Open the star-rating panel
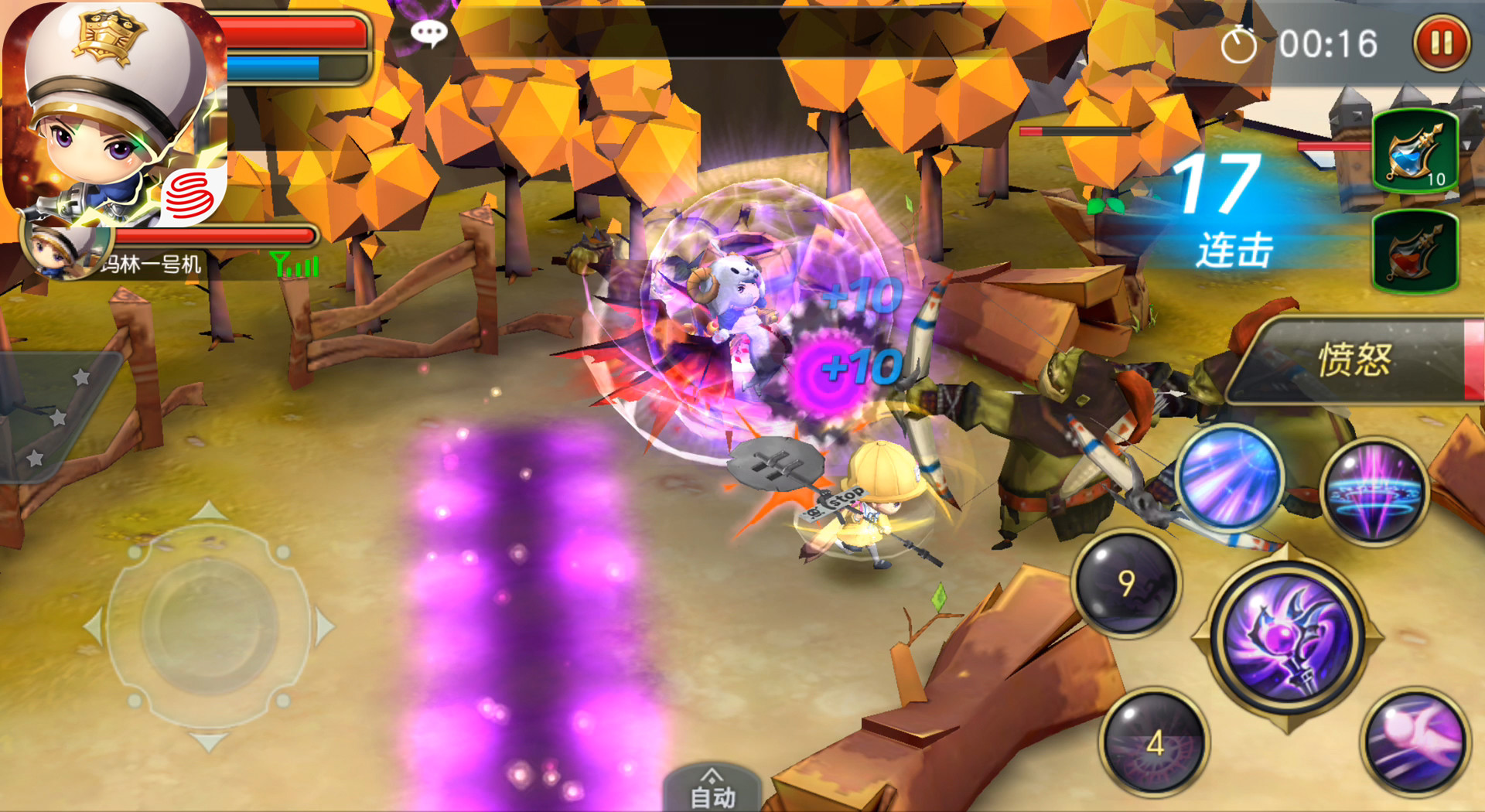 click(56, 418)
